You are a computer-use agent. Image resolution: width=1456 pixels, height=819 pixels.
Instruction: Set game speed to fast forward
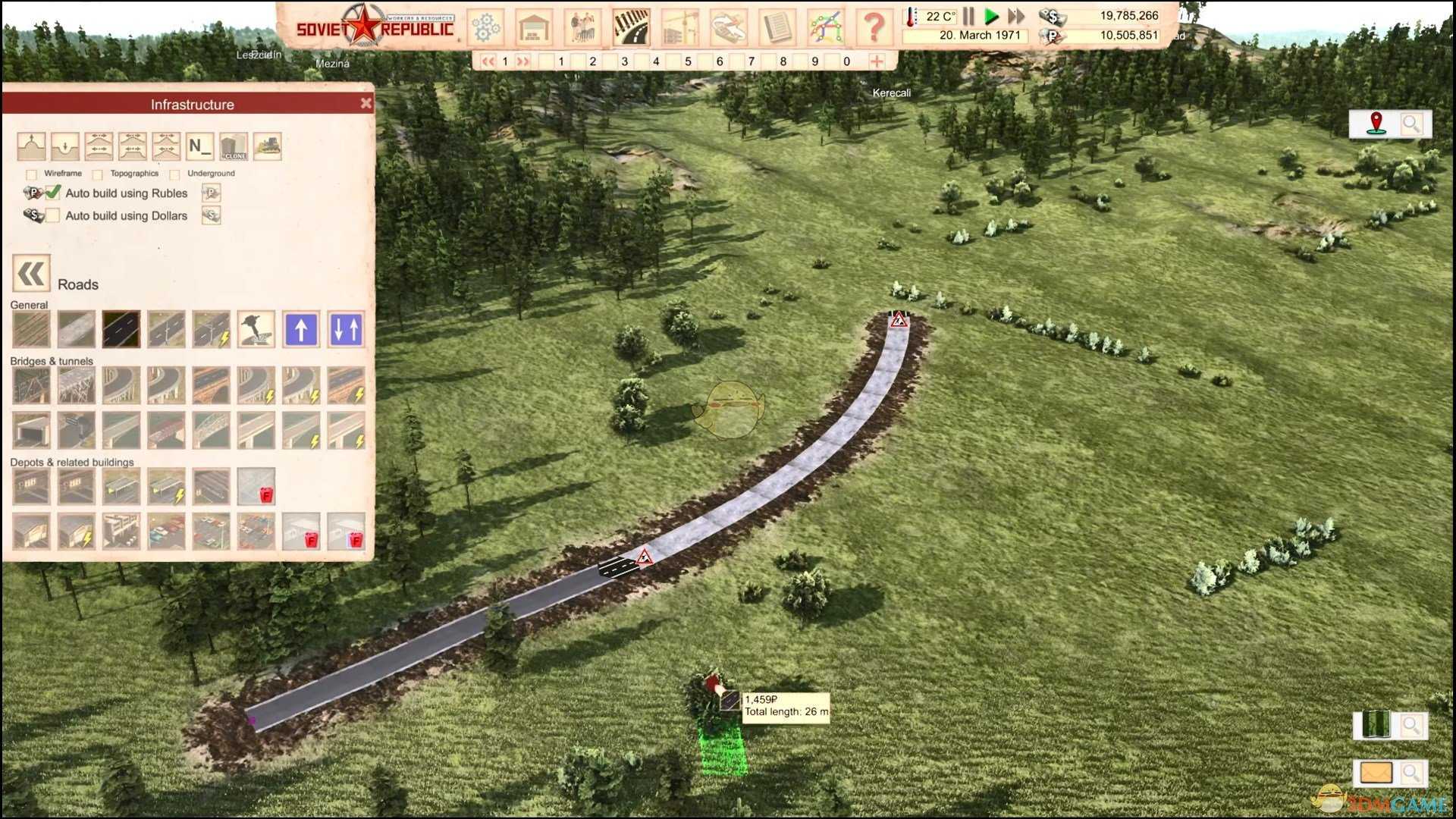(1015, 16)
